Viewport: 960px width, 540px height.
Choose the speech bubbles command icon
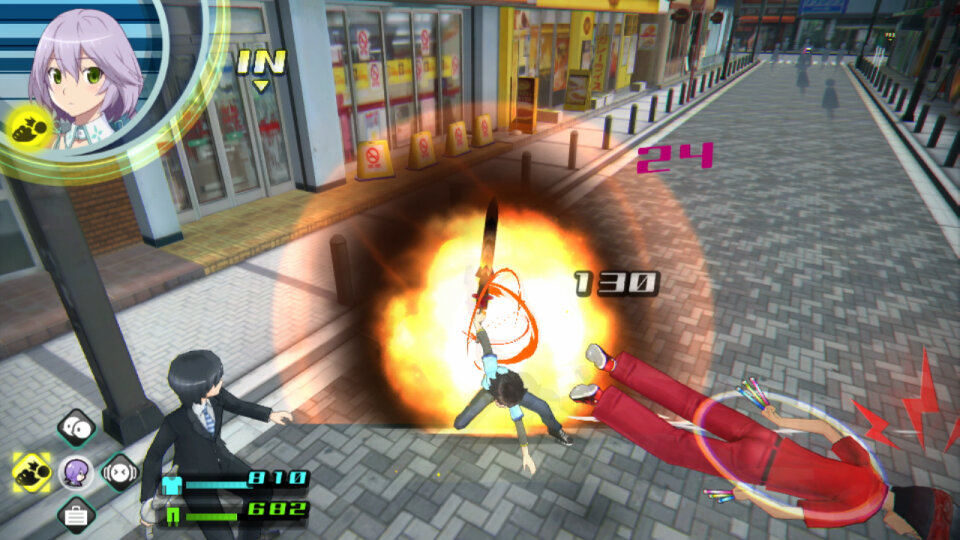click(76, 428)
